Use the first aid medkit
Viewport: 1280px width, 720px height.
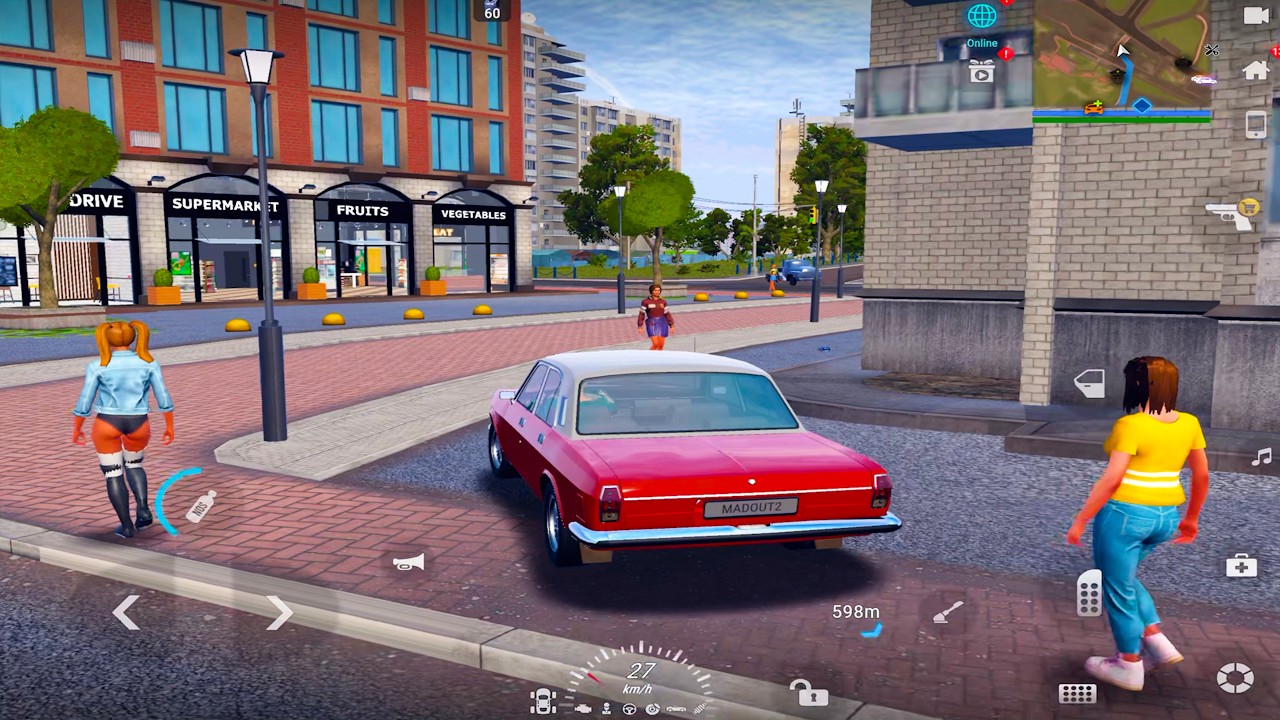pyautogui.click(x=1241, y=566)
